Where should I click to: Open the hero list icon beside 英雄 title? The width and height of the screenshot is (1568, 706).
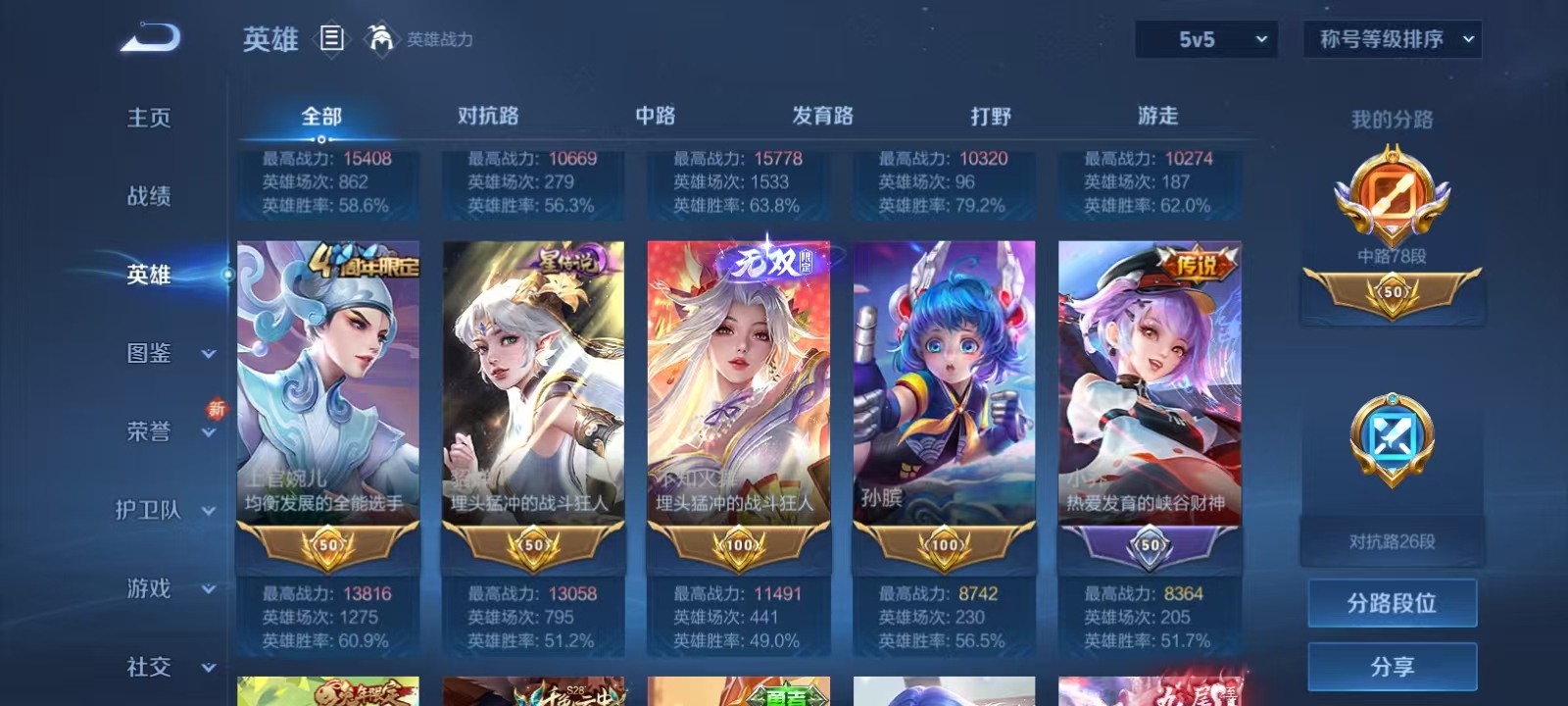click(x=330, y=39)
